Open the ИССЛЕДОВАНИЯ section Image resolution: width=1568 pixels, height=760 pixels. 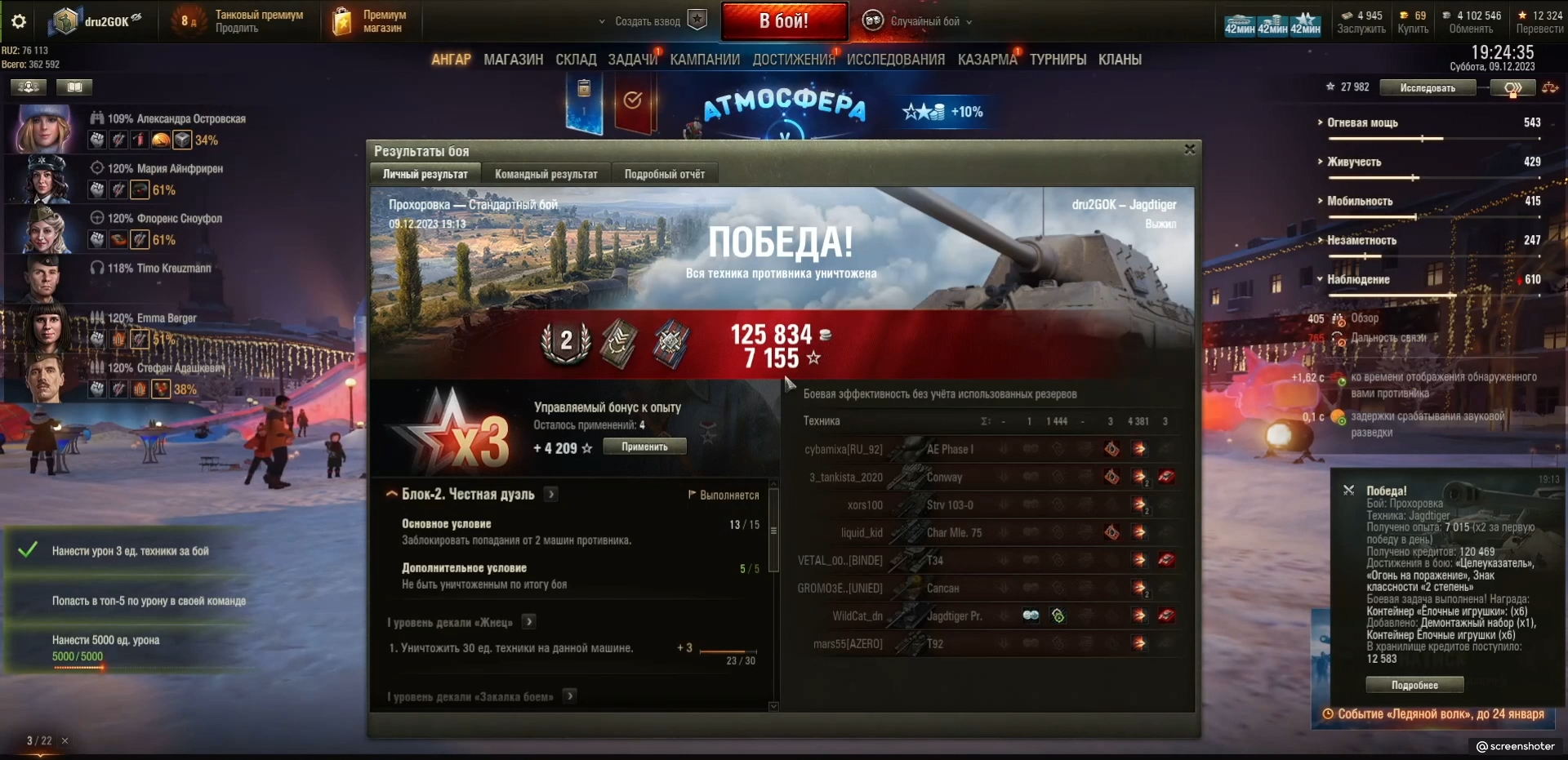coord(895,60)
